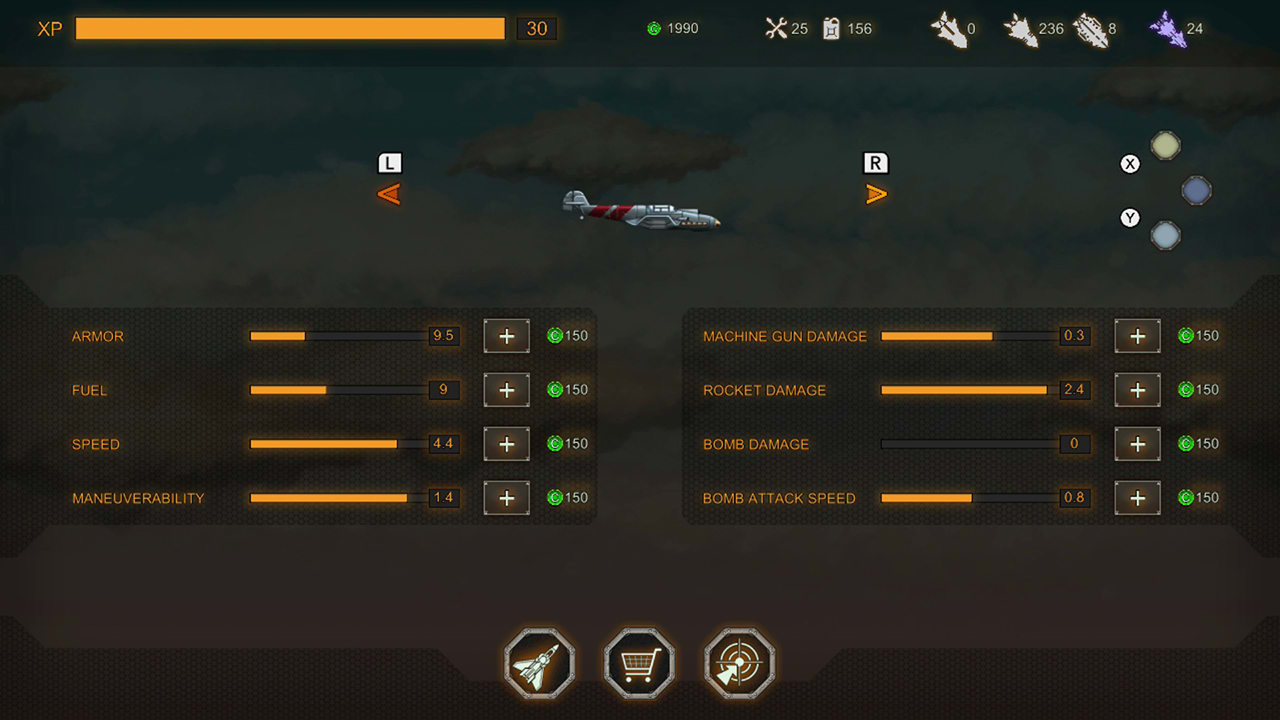
Task: Click the right arrow to view next plane
Action: tap(875, 193)
